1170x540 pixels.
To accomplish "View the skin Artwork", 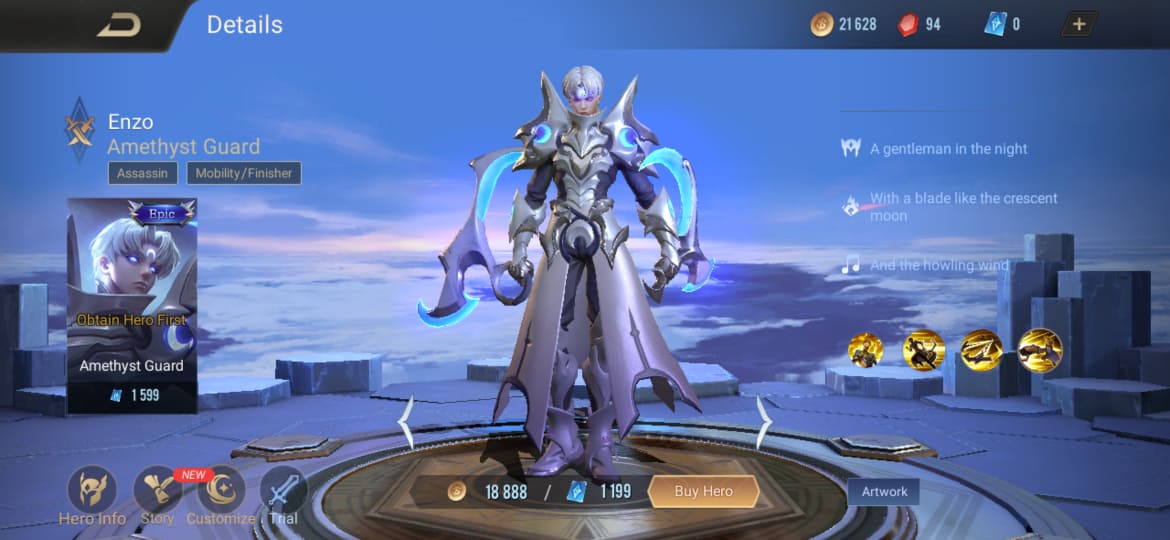I will 884,491.
